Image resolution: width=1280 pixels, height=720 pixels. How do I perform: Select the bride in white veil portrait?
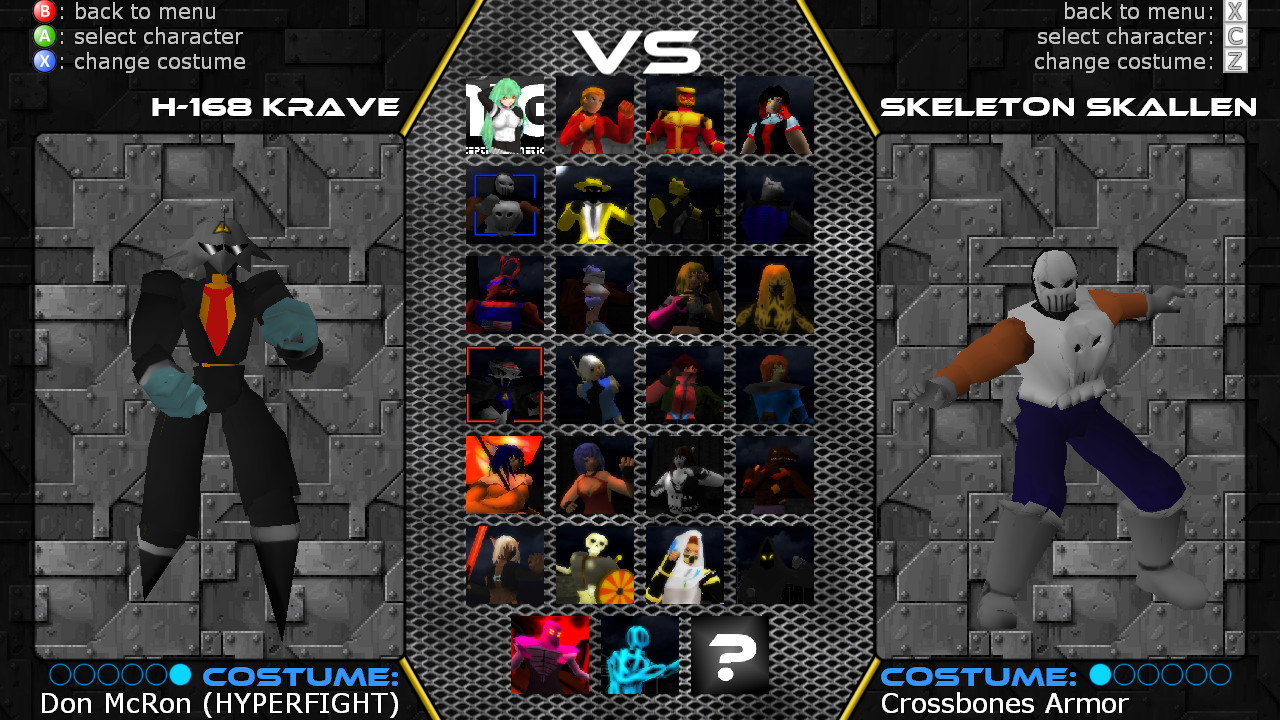(684, 565)
